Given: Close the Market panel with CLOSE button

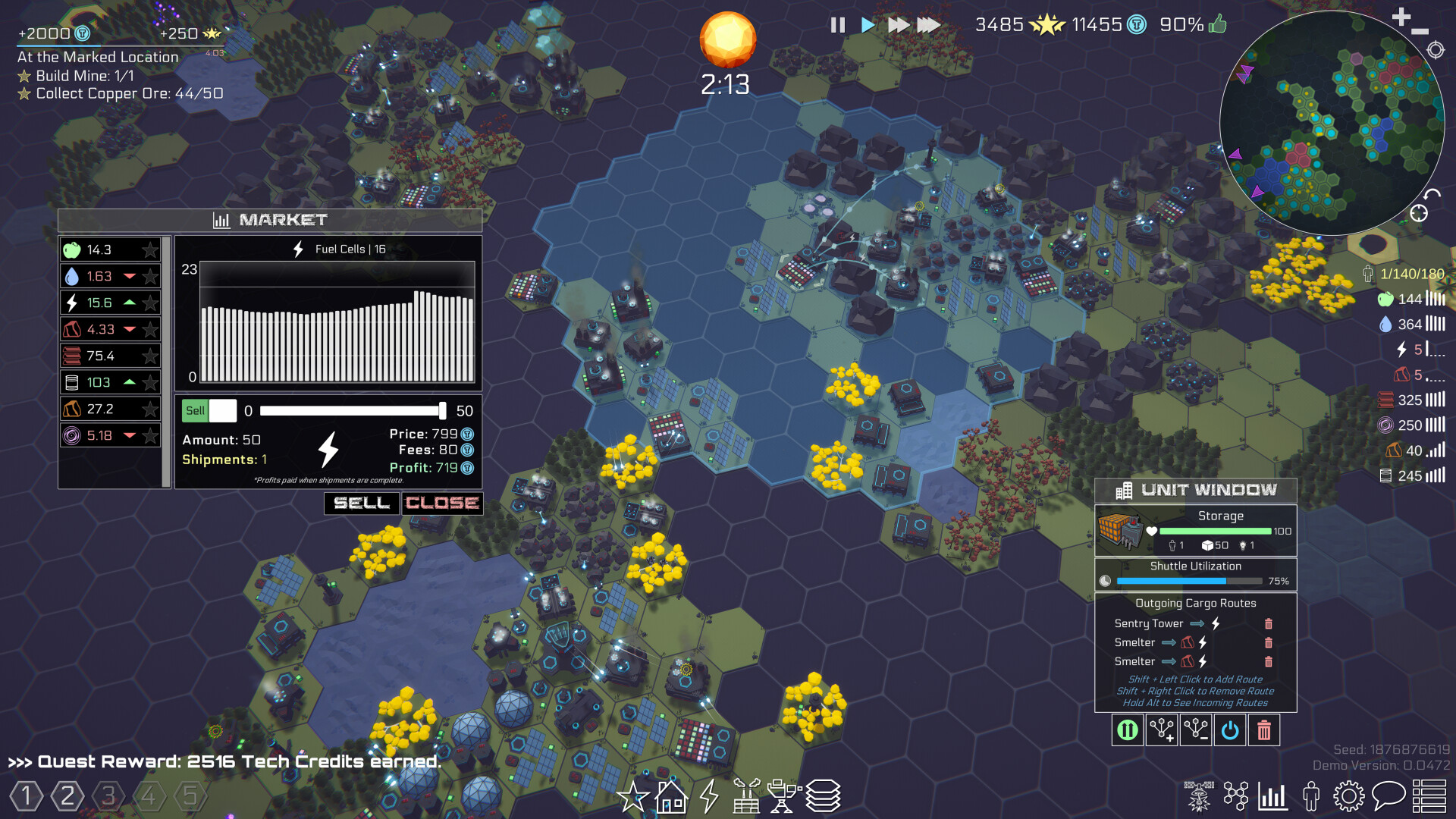Looking at the screenshot, I should (x=442, y=503).
